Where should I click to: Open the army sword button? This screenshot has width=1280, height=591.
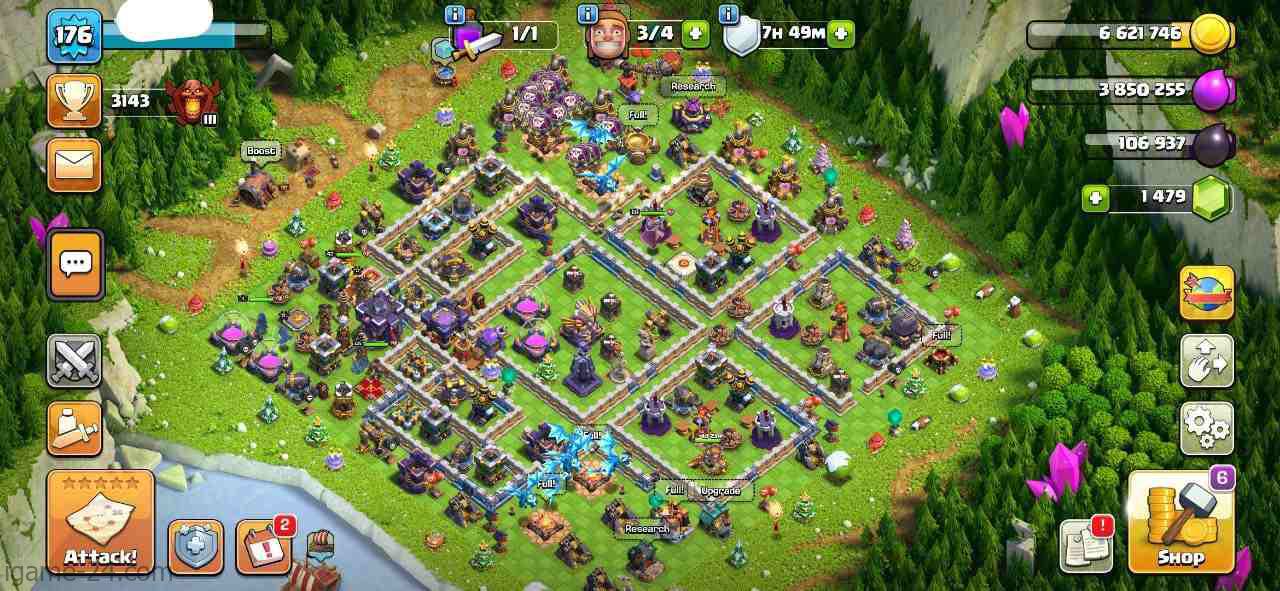[74, 428]
